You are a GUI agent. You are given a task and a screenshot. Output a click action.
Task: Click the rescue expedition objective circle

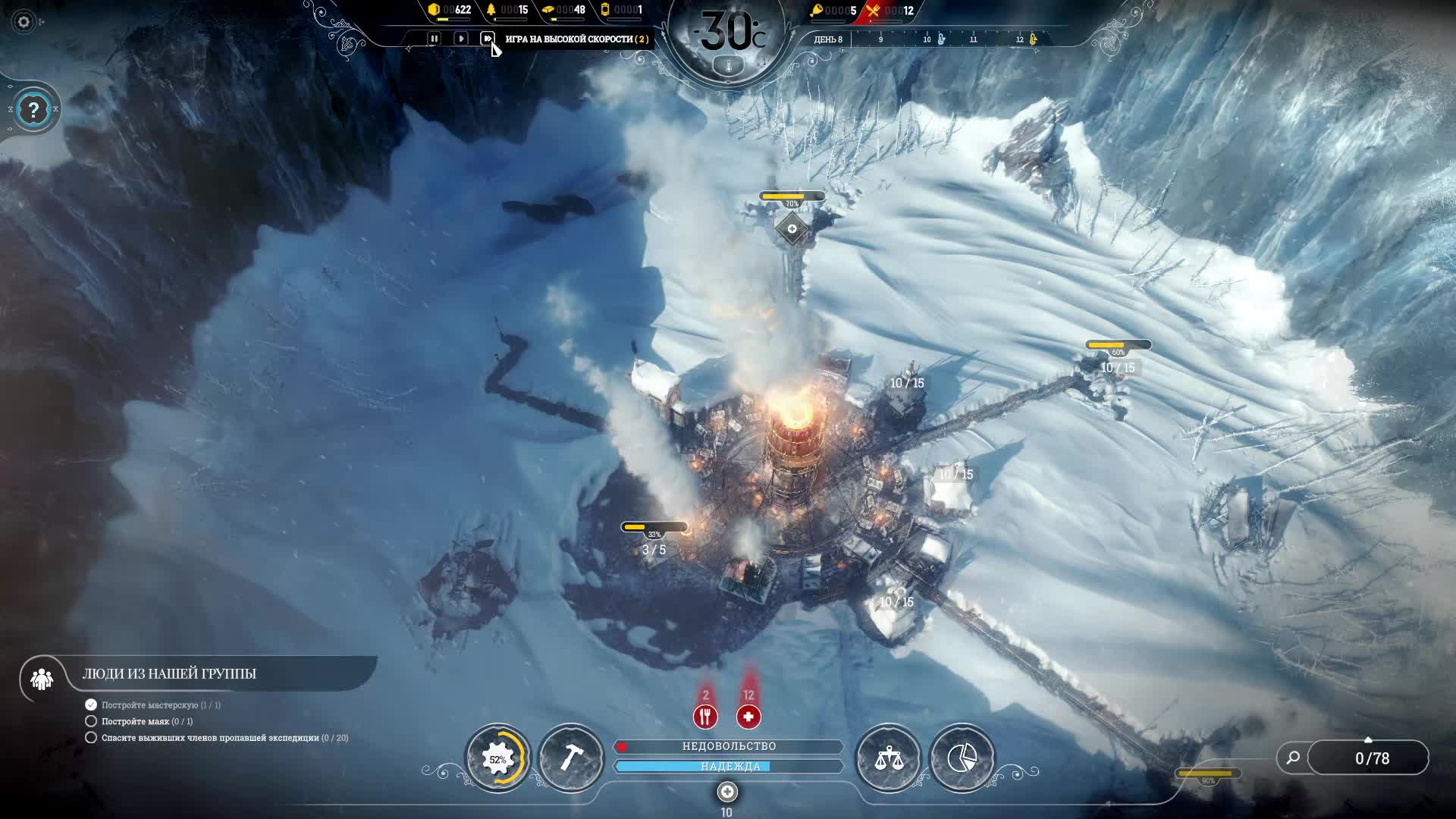[91, 737]
